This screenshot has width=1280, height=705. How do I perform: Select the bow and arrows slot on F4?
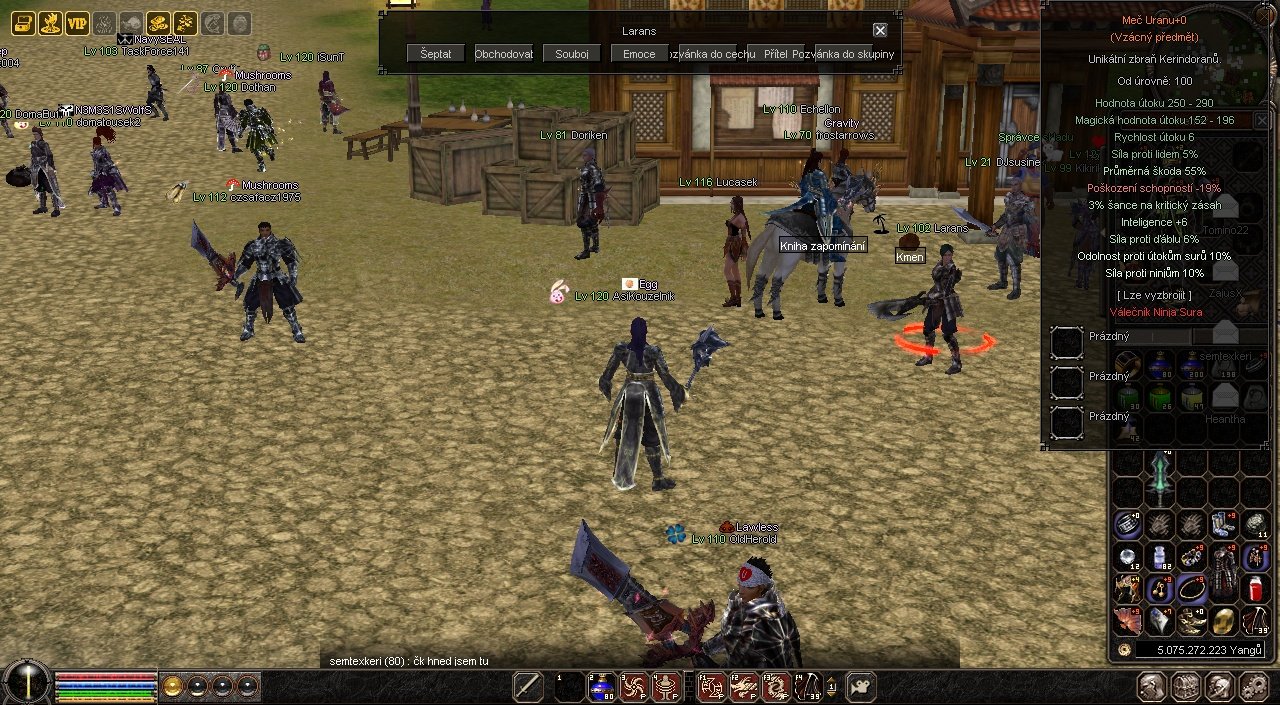pos(808,686)
